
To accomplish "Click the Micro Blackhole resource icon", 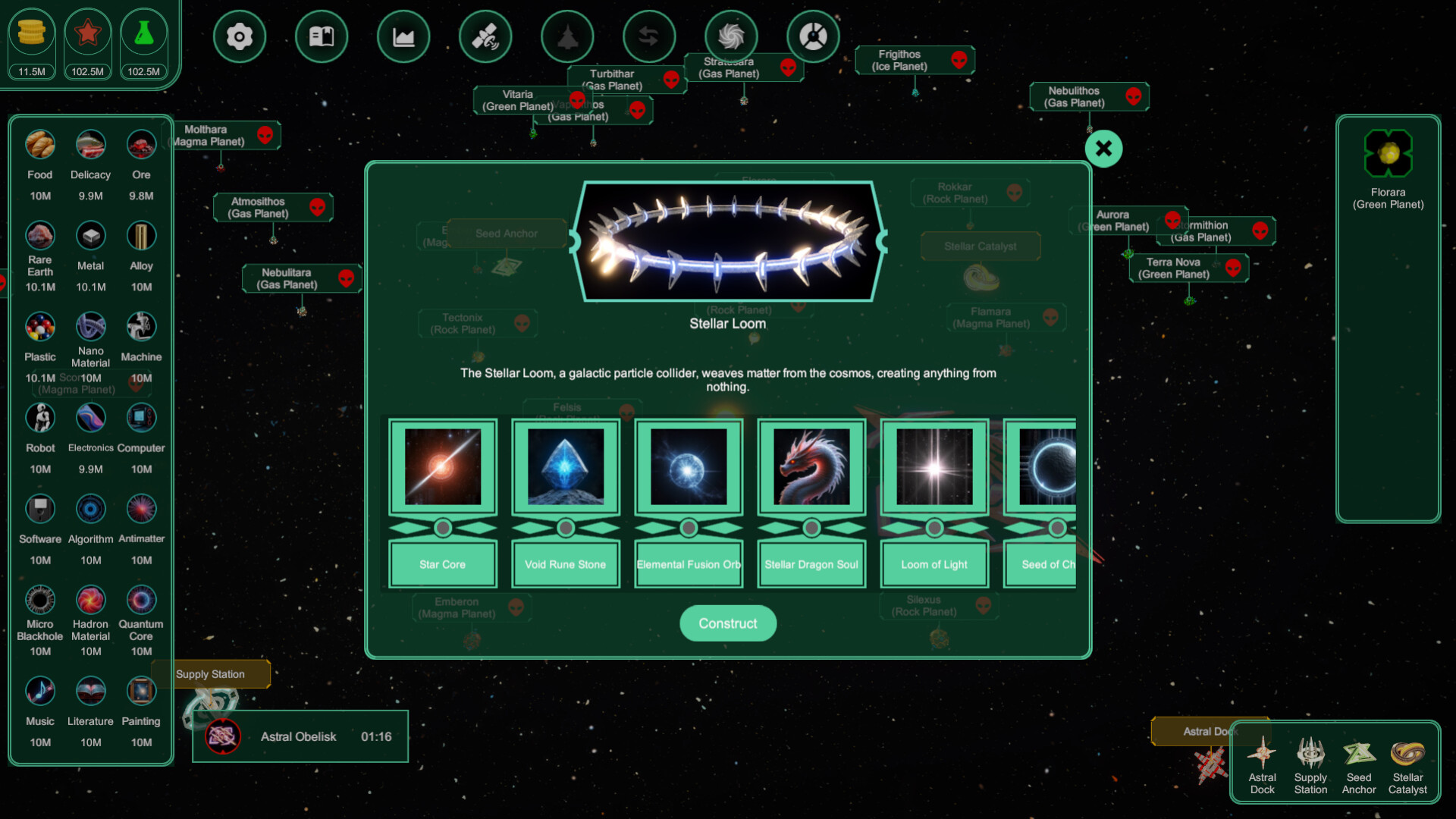I will pyautogui.click(x=39, y=599).
